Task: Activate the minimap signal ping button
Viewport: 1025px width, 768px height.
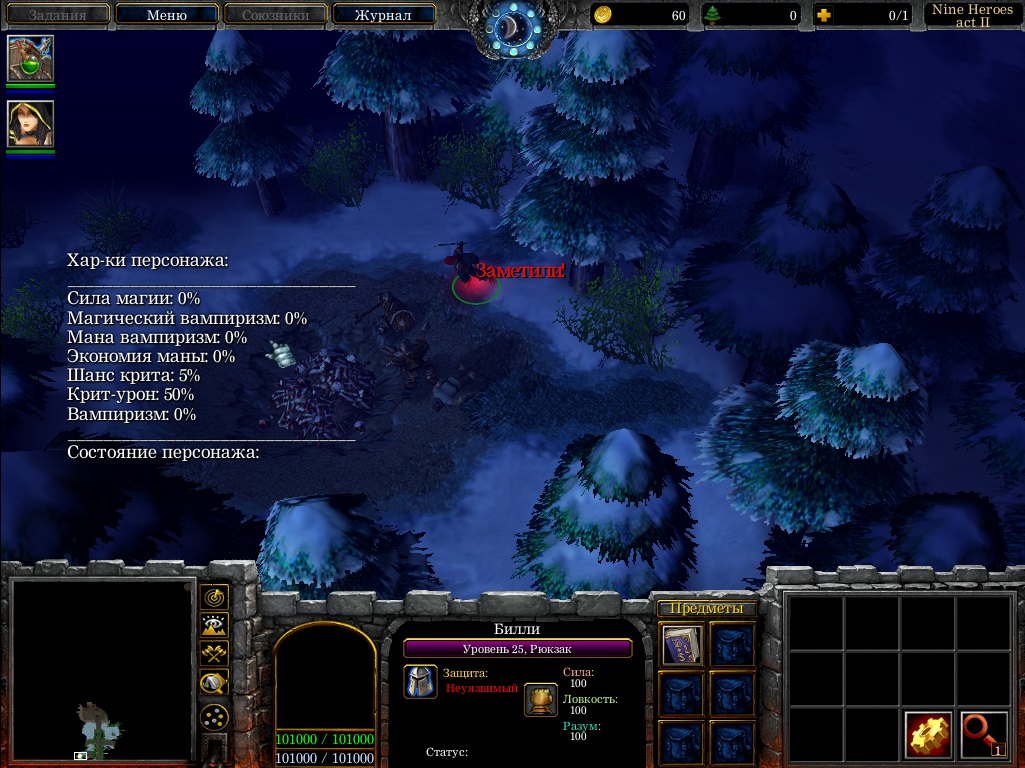Action: tap(214, 597)
